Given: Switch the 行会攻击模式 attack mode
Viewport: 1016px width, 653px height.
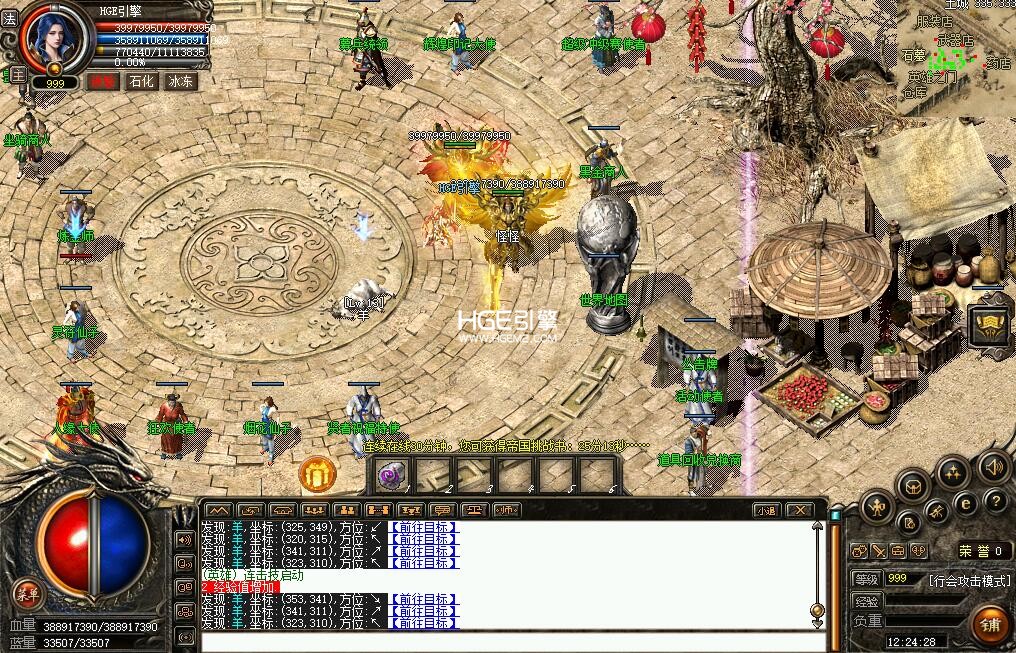Looking at the screenshot, I should [968, 580].
